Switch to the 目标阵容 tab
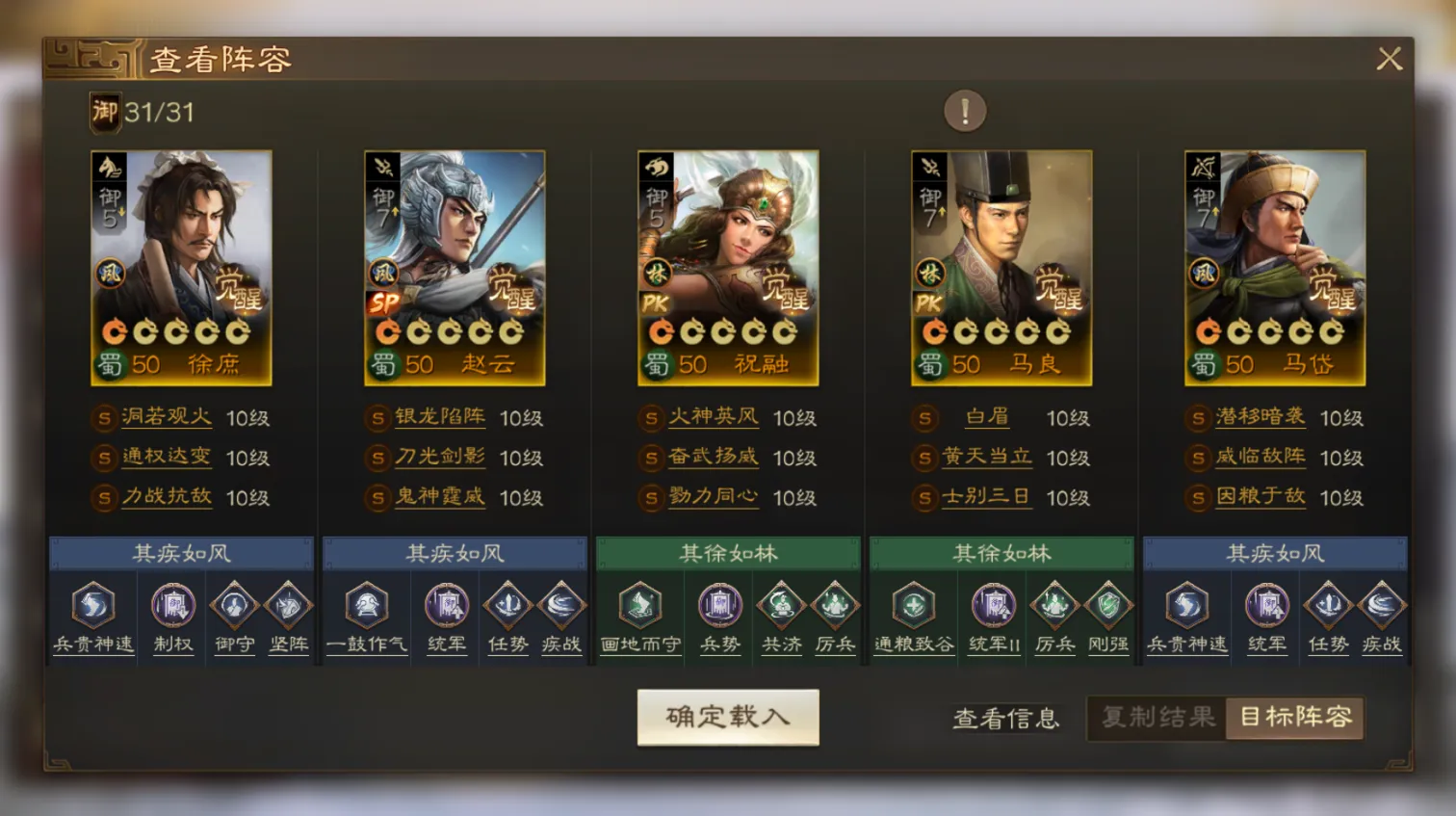 click(x=1295, y=718)
